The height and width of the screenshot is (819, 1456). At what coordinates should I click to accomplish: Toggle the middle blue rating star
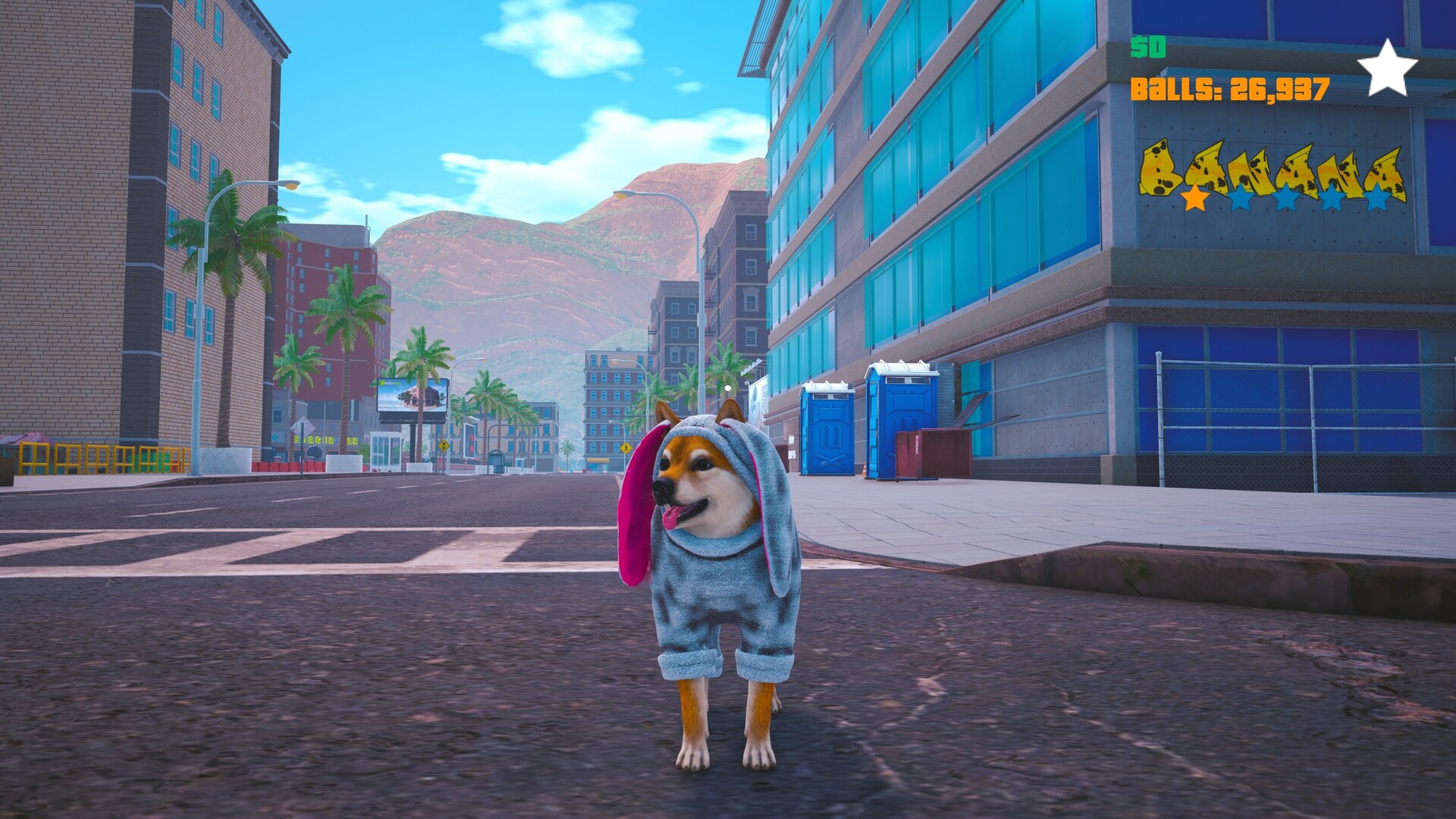click(1285, 199)
